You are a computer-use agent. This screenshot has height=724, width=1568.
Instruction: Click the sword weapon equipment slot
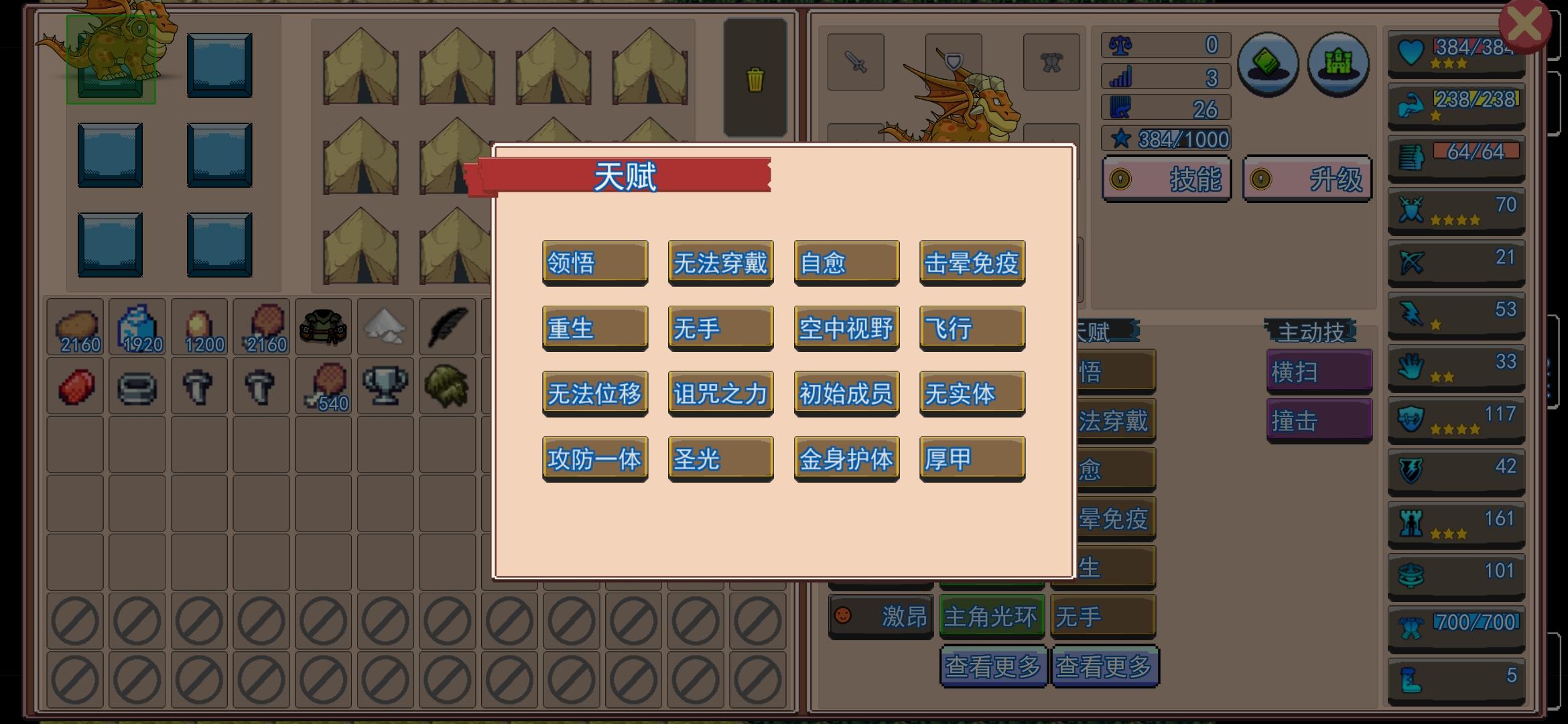[856, 62]
